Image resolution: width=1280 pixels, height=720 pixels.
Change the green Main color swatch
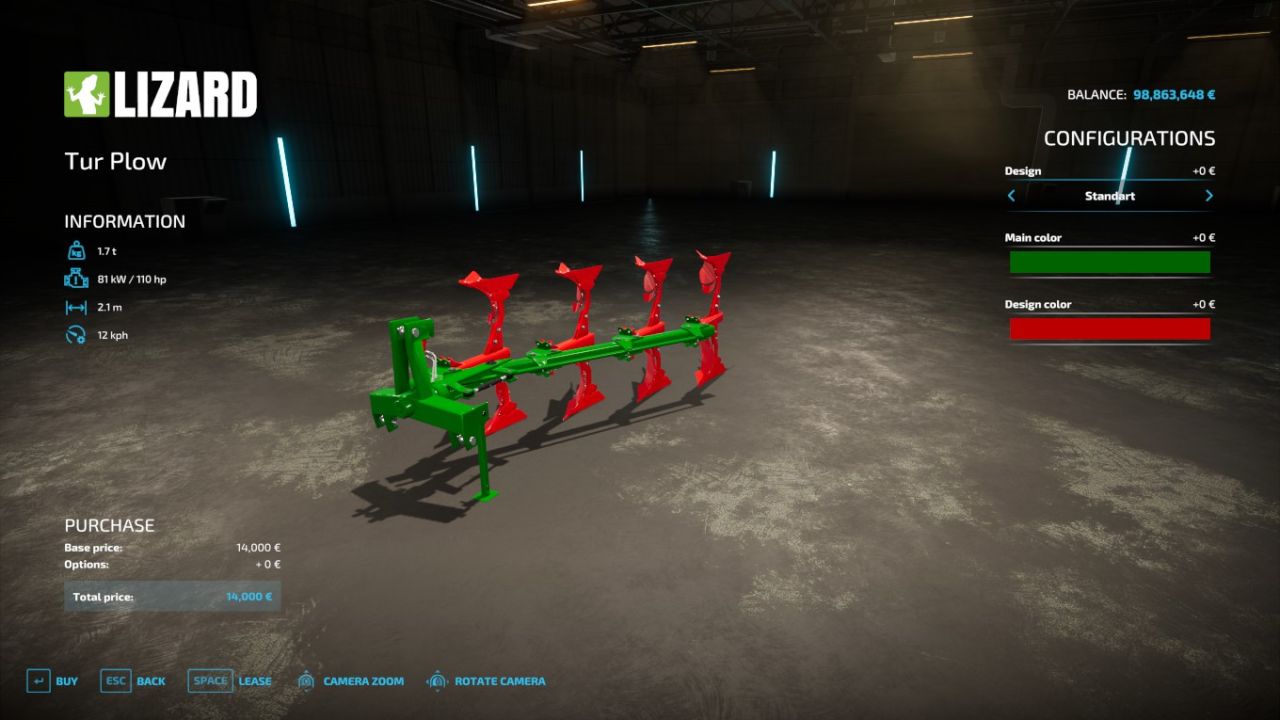(x=1110, y=261)
